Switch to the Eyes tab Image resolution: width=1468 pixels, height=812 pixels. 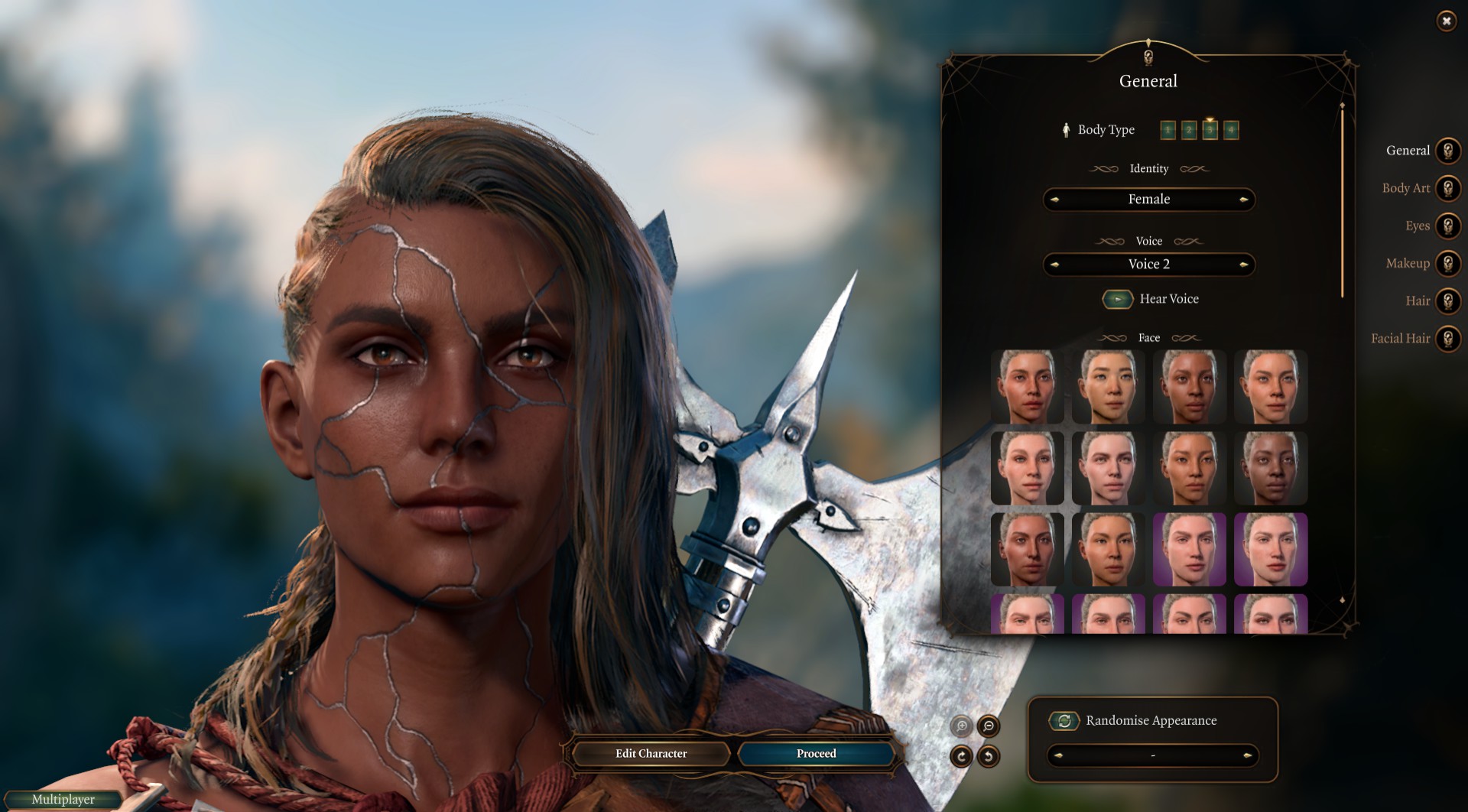pyautogui.click(x=1447, y=226)
